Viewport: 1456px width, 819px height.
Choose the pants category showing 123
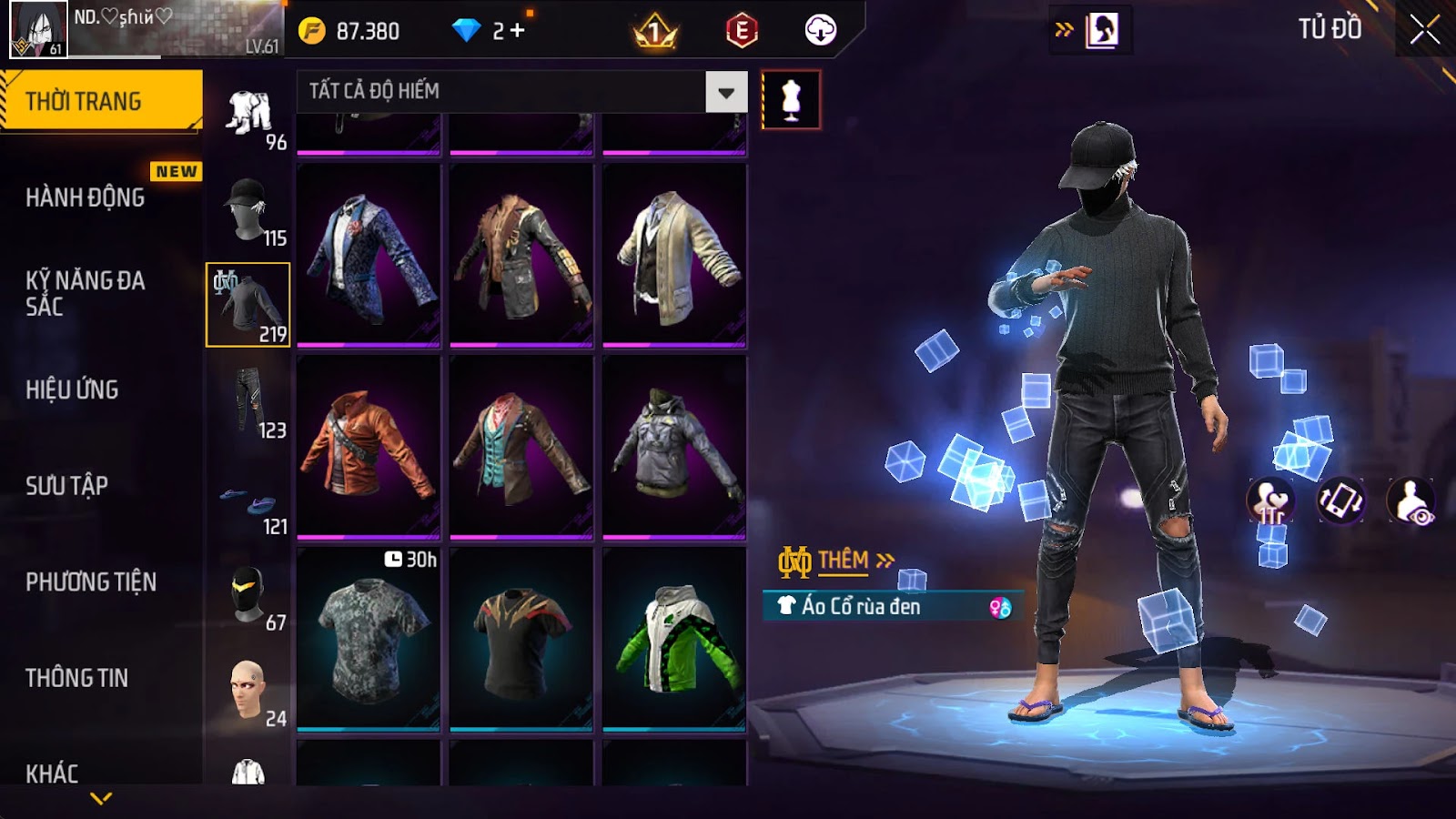(248, 401)
